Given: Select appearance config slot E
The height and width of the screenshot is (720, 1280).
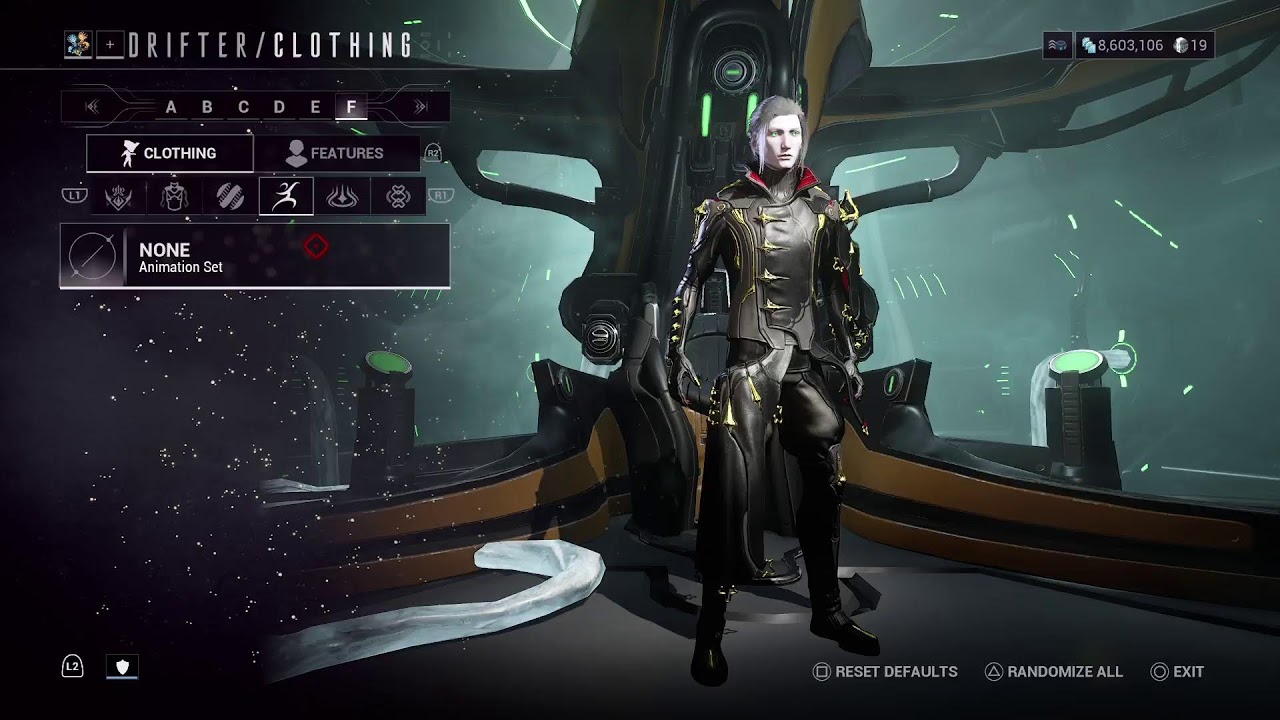Looking at the screenshot, I should tap(315, 107).
